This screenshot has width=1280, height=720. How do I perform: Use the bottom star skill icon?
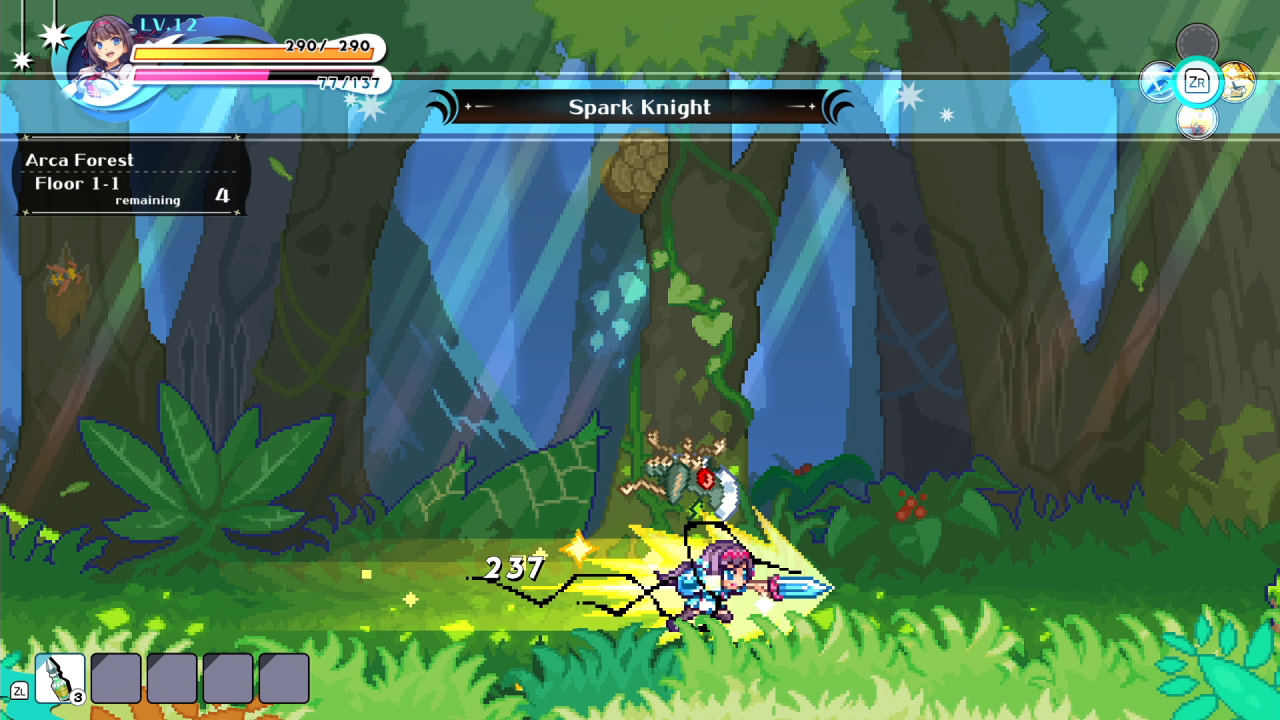coord(1197,121)
